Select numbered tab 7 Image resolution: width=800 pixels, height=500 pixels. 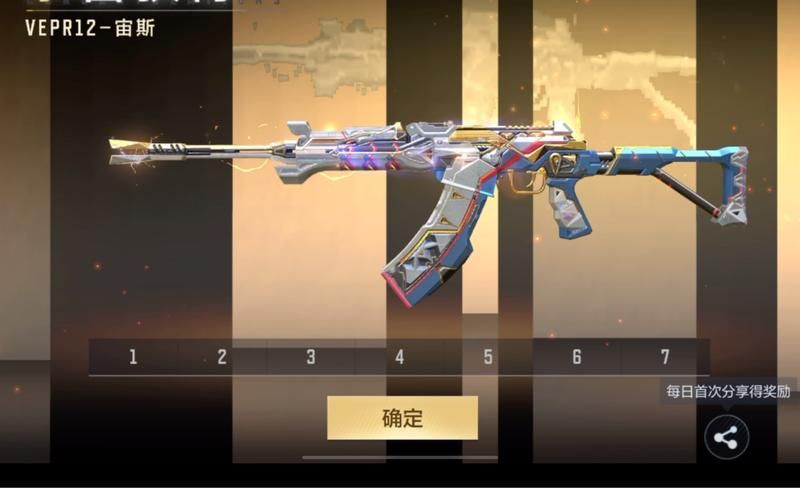click(x=665, y=357)
